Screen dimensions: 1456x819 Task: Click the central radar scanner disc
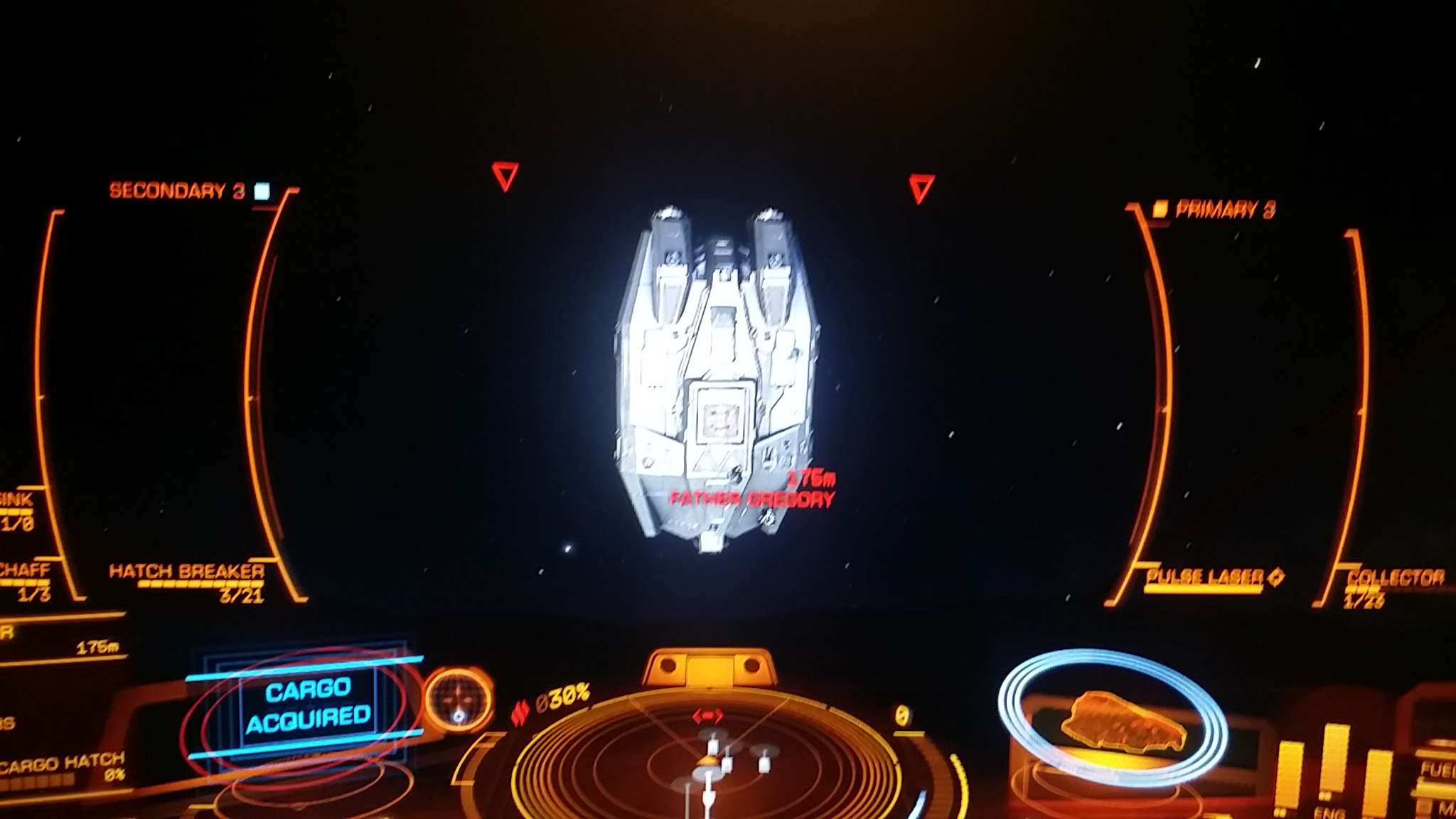click(707, 764)
